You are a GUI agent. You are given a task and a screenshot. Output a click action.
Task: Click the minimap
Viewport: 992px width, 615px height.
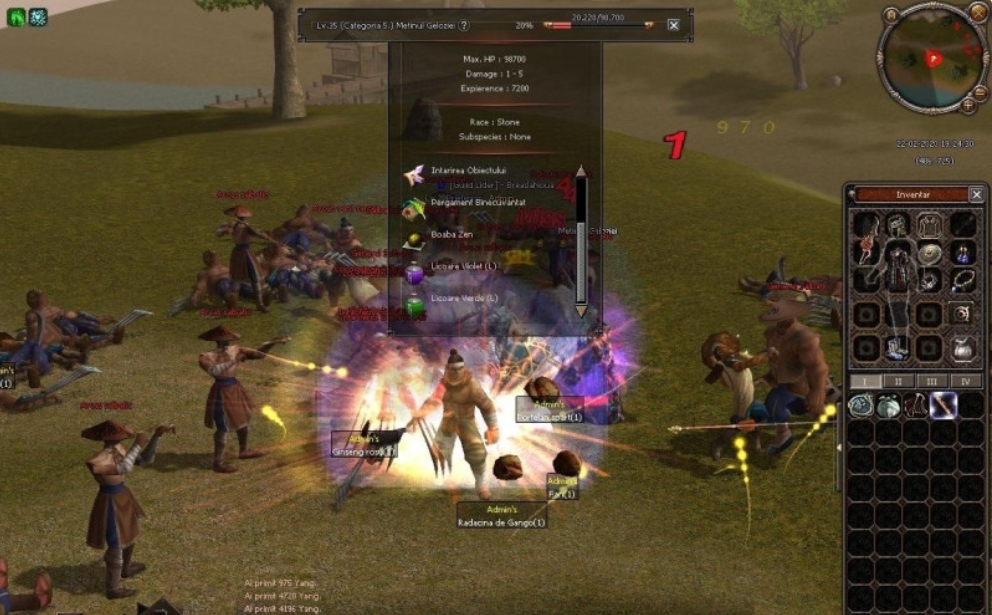pyautogui.click(x=932, y=58)
